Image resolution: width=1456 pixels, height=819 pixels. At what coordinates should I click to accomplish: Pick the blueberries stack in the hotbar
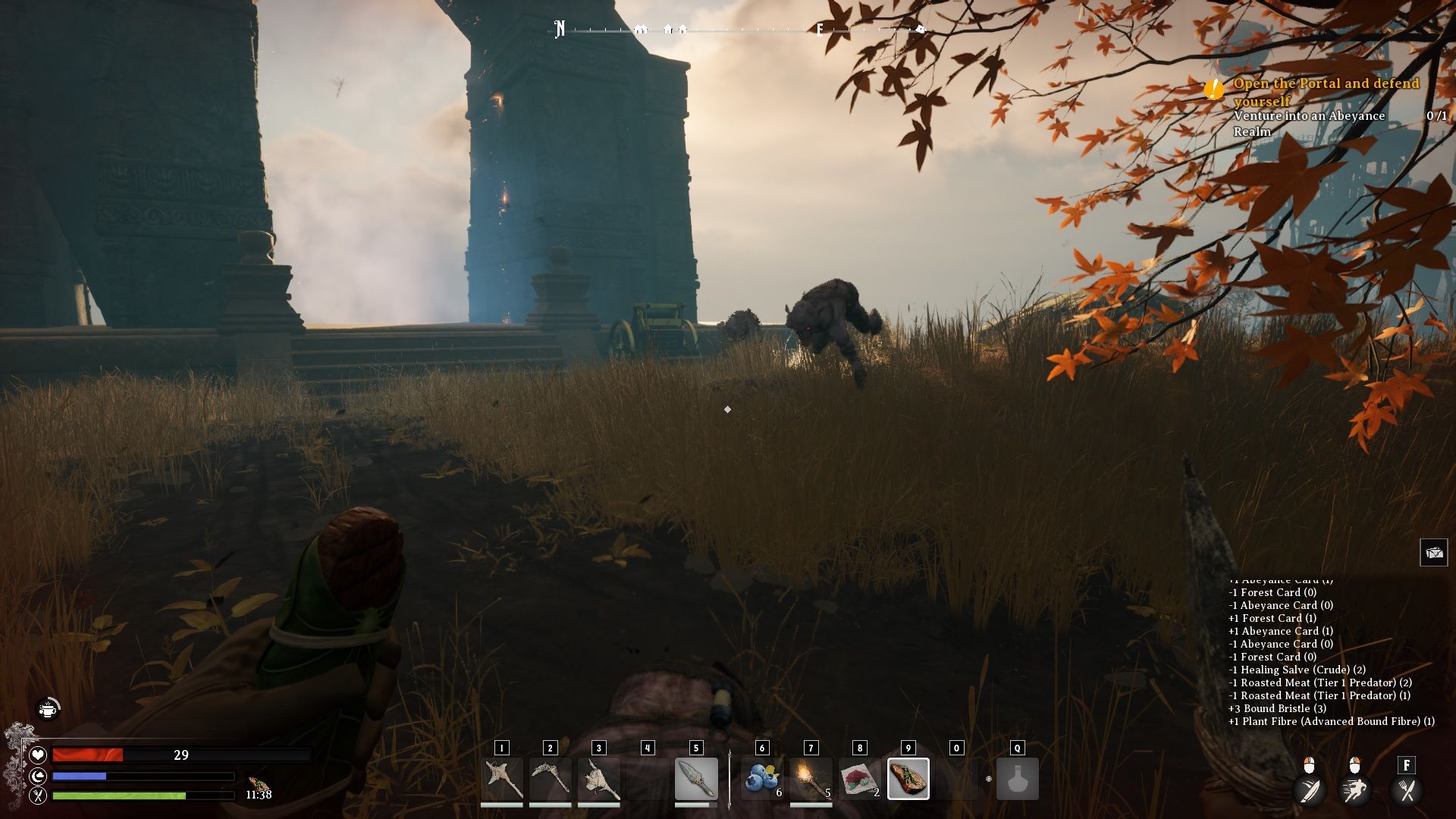tap(762, 779)
